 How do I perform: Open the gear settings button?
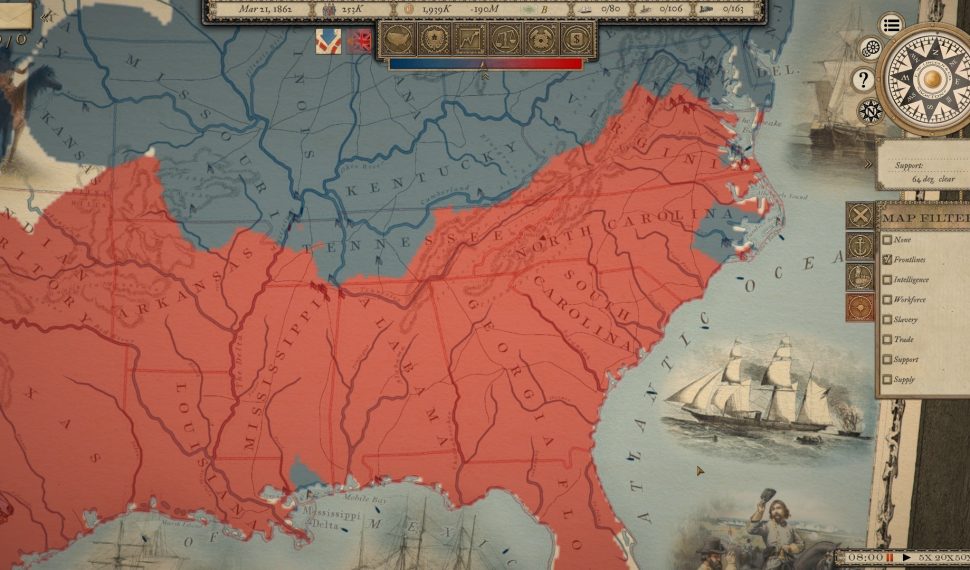[x=871, y=48]
